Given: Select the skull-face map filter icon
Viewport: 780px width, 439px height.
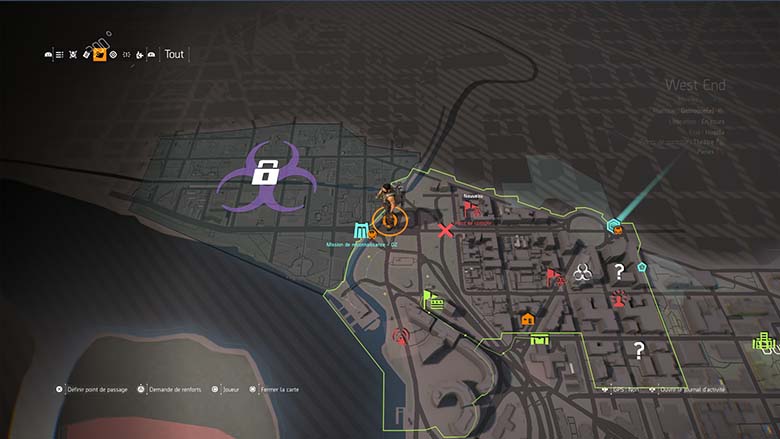Looking at the screenshot, I should tap(73, 54).
